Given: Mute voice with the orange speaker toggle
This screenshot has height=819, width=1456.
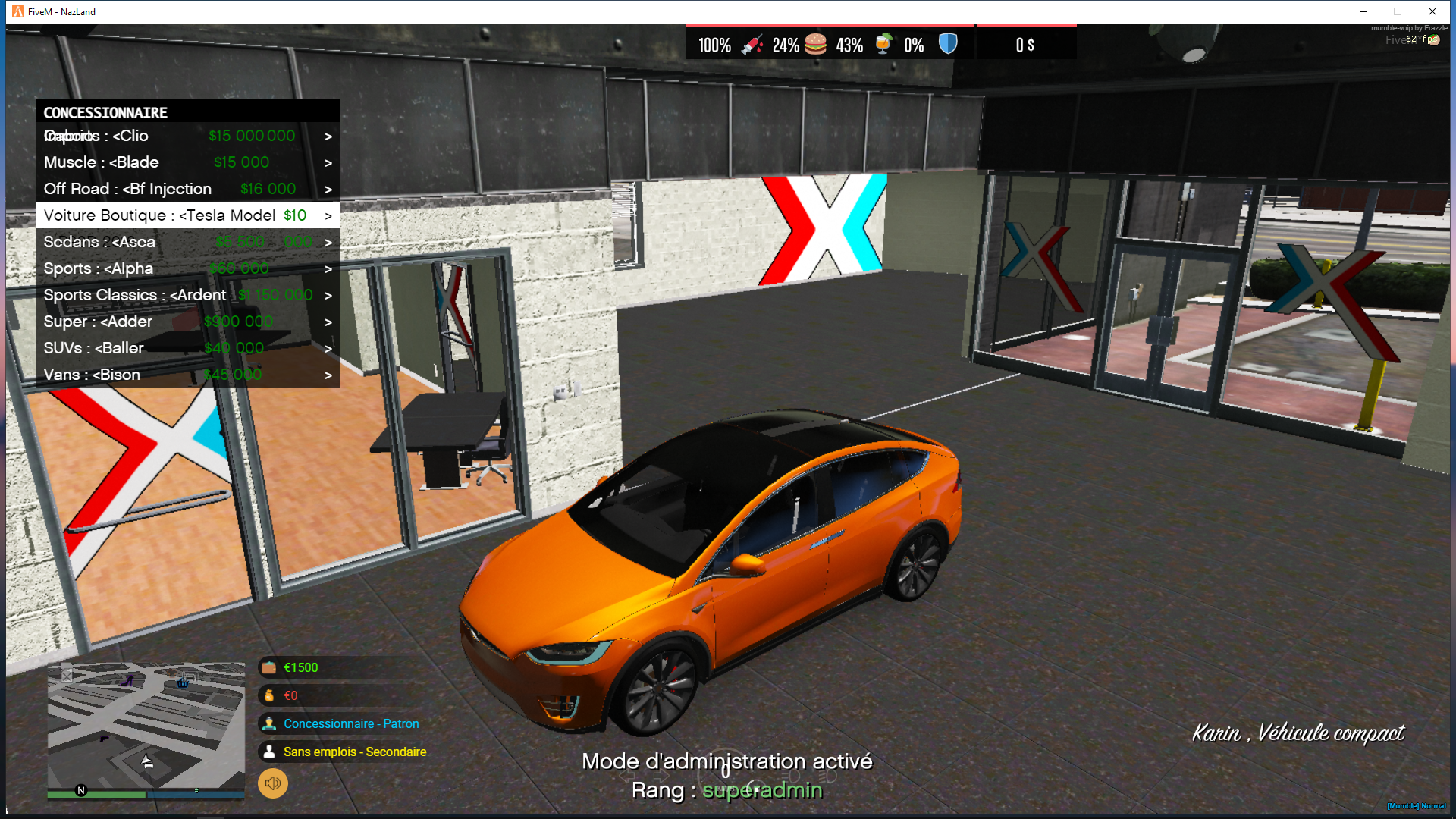Looking at the screenshot, I should 273,783.
